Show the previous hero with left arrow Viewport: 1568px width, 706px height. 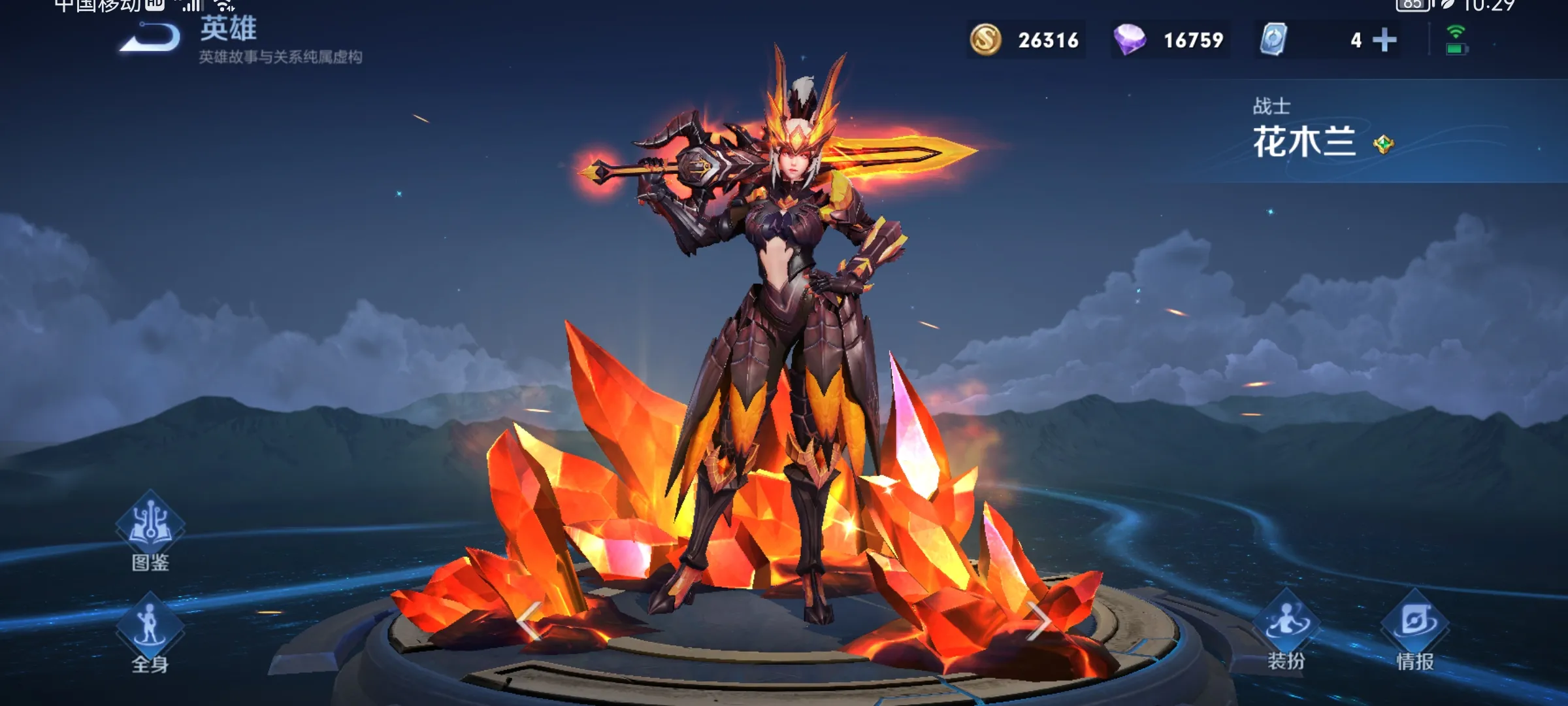click(x=529, y=620)
